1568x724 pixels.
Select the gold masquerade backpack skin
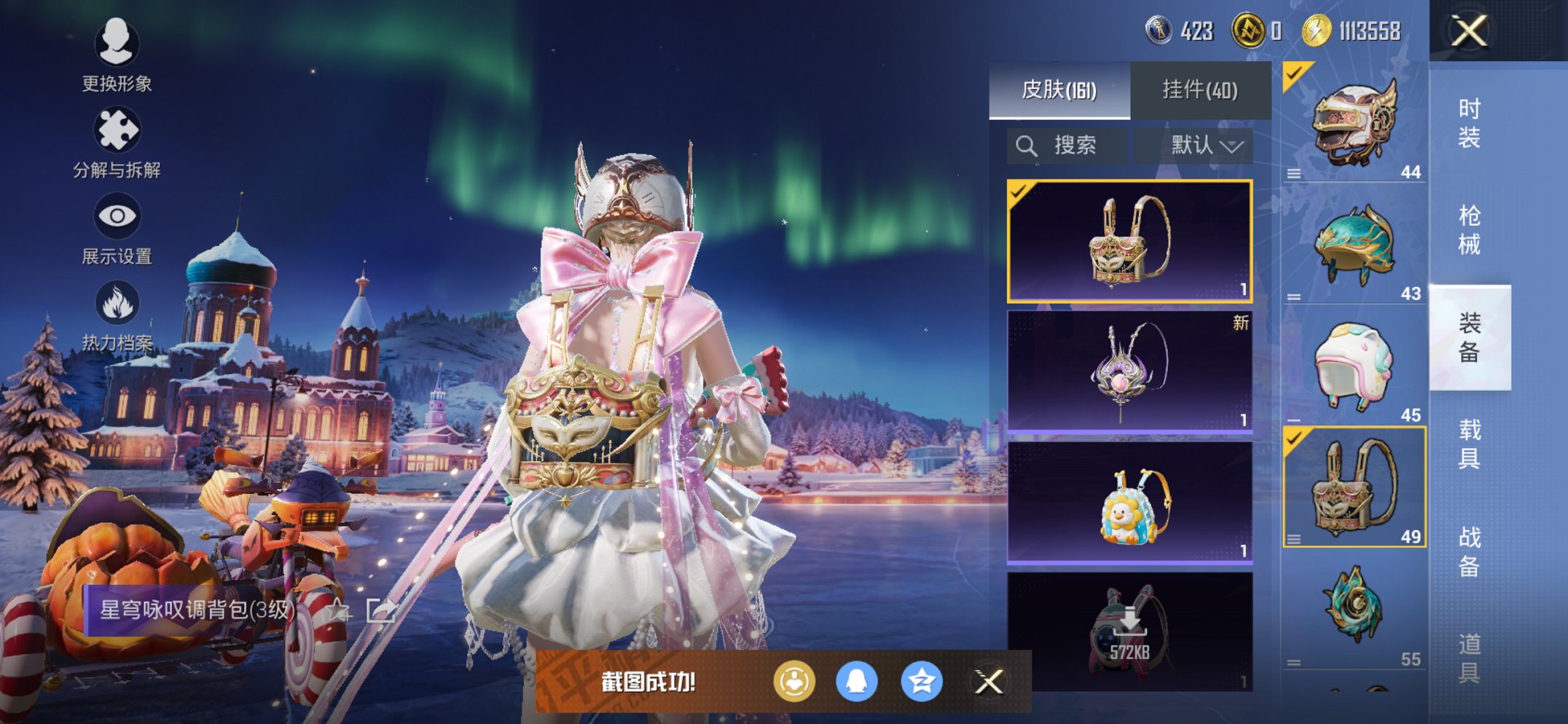pos(1129,241)
